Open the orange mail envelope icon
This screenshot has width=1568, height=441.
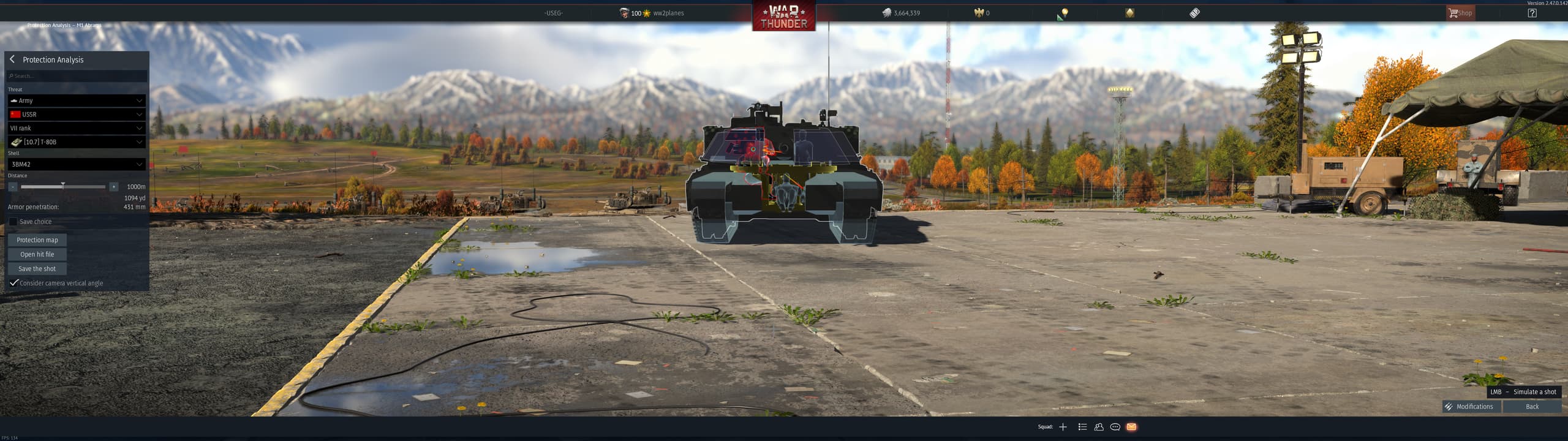tap(1131, 427)
